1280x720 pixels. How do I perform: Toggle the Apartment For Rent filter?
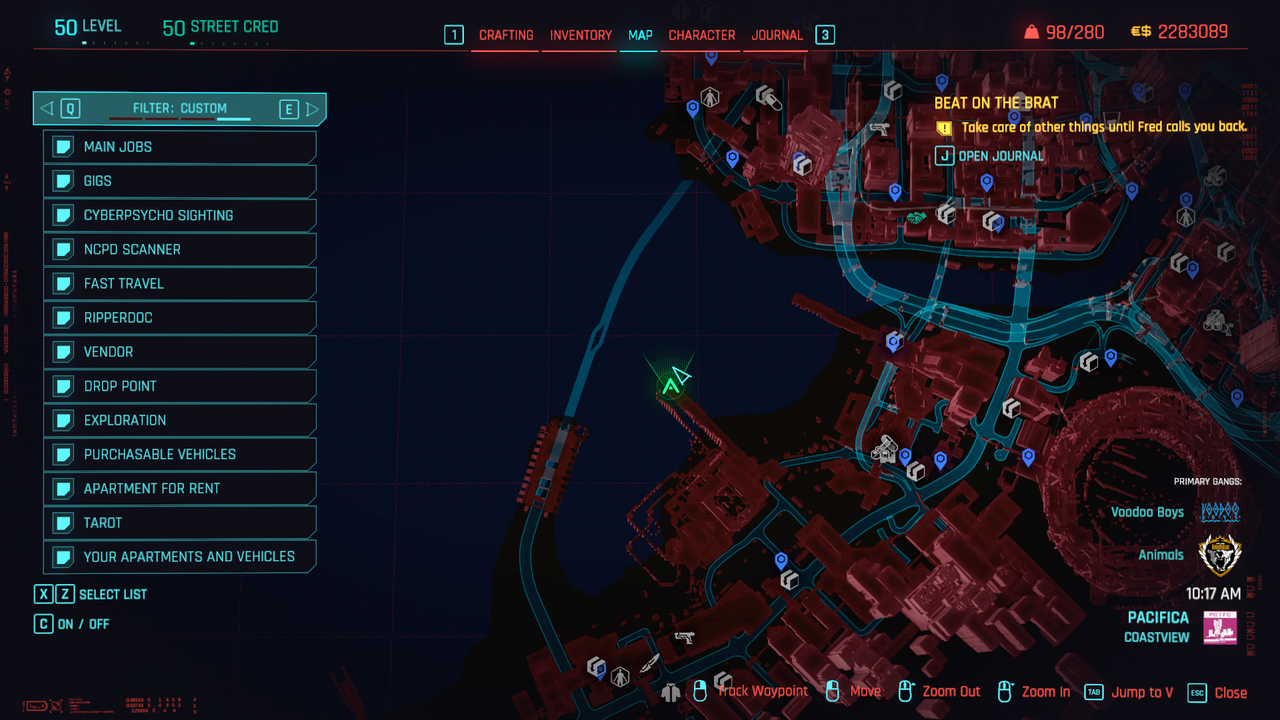180,488
